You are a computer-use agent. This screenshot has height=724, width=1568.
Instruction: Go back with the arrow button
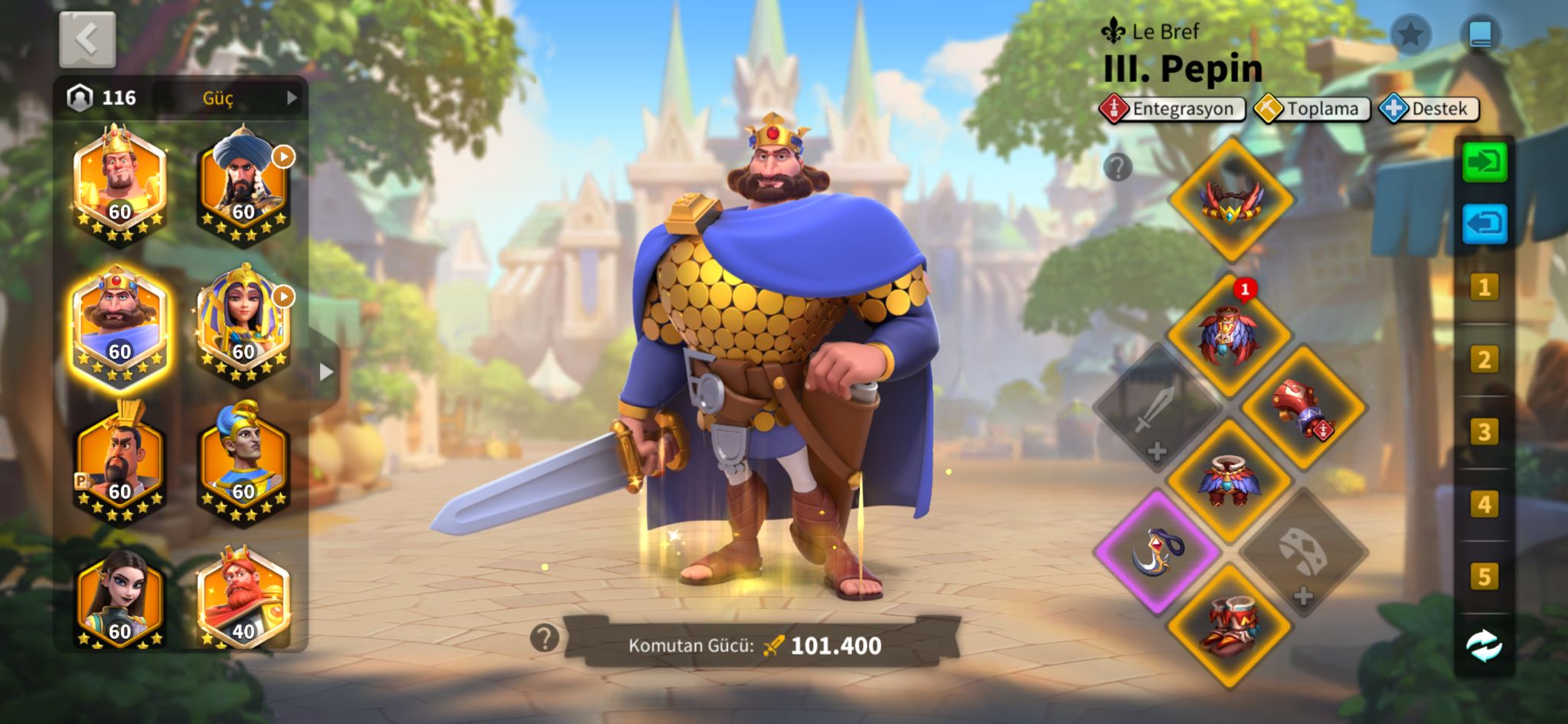pyautogui.click(x=87, y=39)
